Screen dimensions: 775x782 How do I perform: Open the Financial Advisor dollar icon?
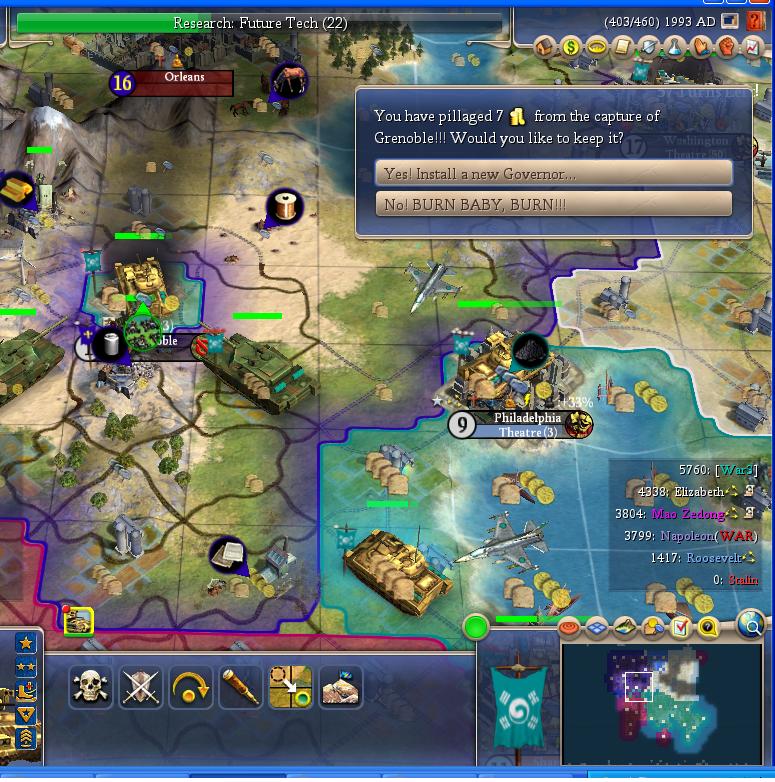click(x=571, y=46)
